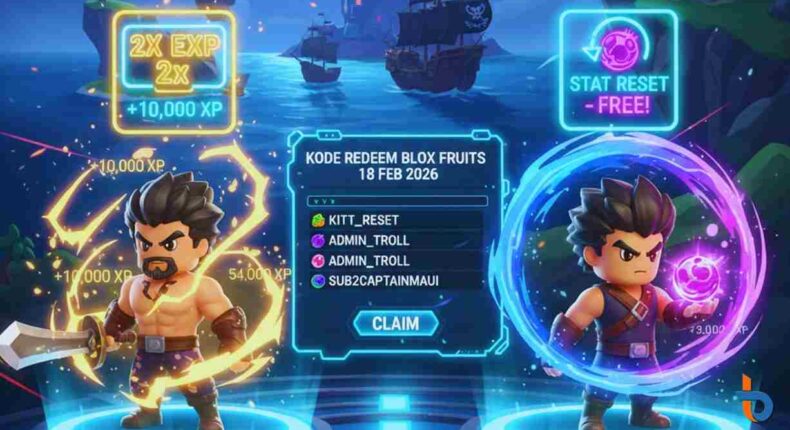Activate the 2X EXP boost badge
Viewport: 790px width, 430px height.
pyautogui.click(x=175, y=72)
